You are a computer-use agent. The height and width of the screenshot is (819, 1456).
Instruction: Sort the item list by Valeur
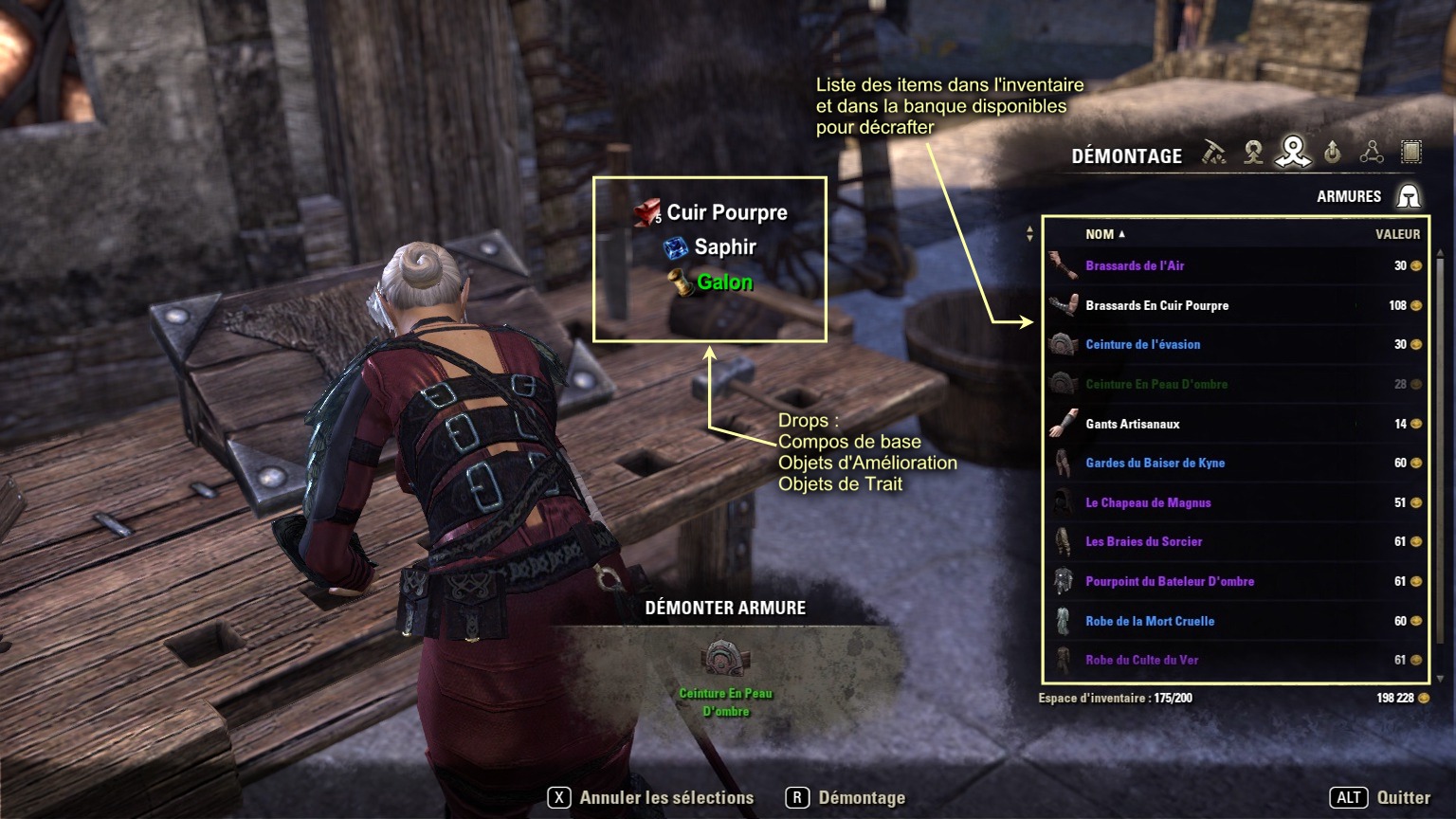pos(1397,234)
